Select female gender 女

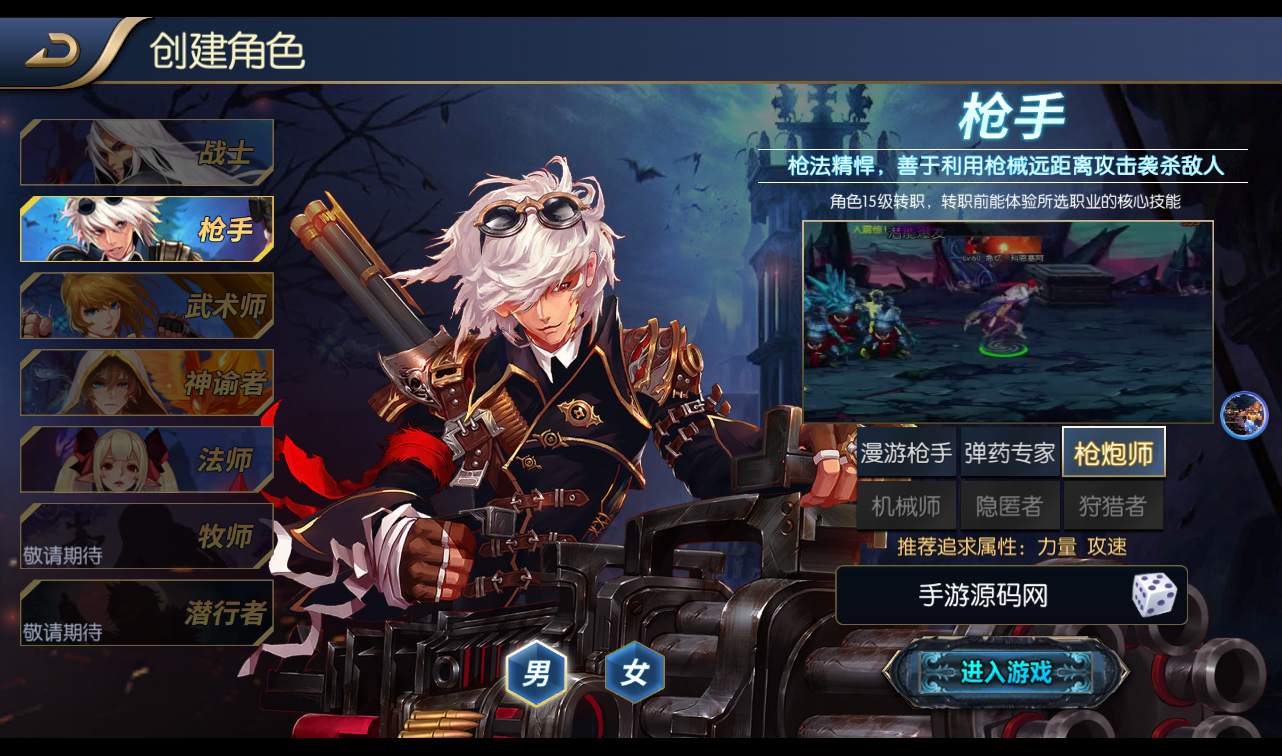pos(634,673)
